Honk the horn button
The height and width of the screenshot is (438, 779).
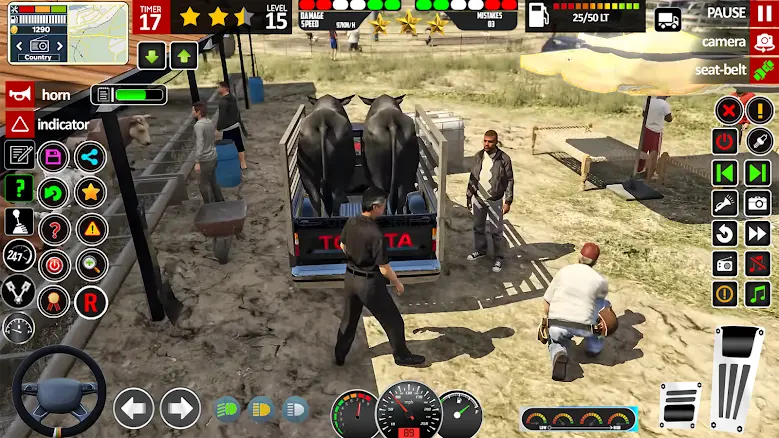coord(20,95)
